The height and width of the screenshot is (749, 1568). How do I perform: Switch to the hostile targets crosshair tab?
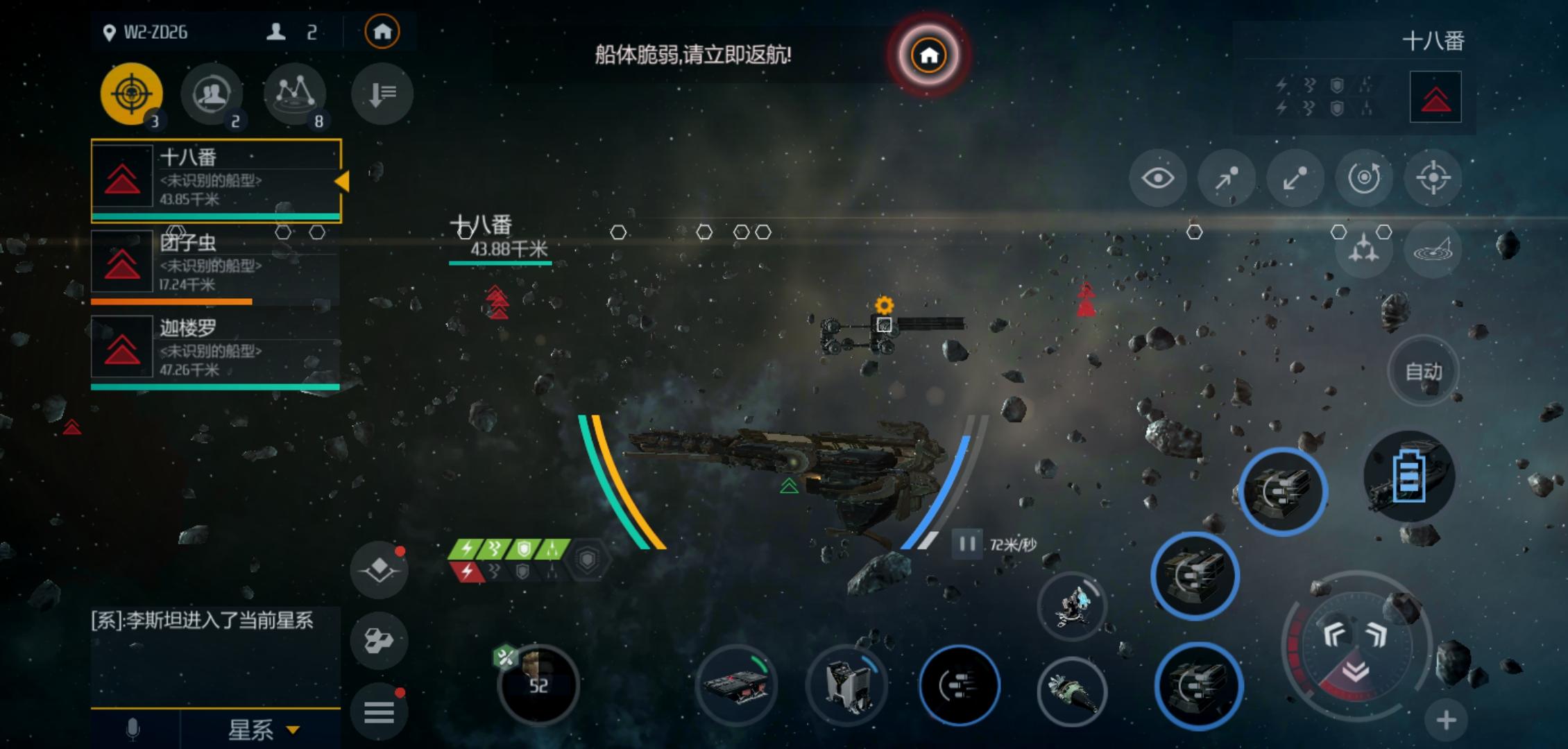click(x=132, y=94)
